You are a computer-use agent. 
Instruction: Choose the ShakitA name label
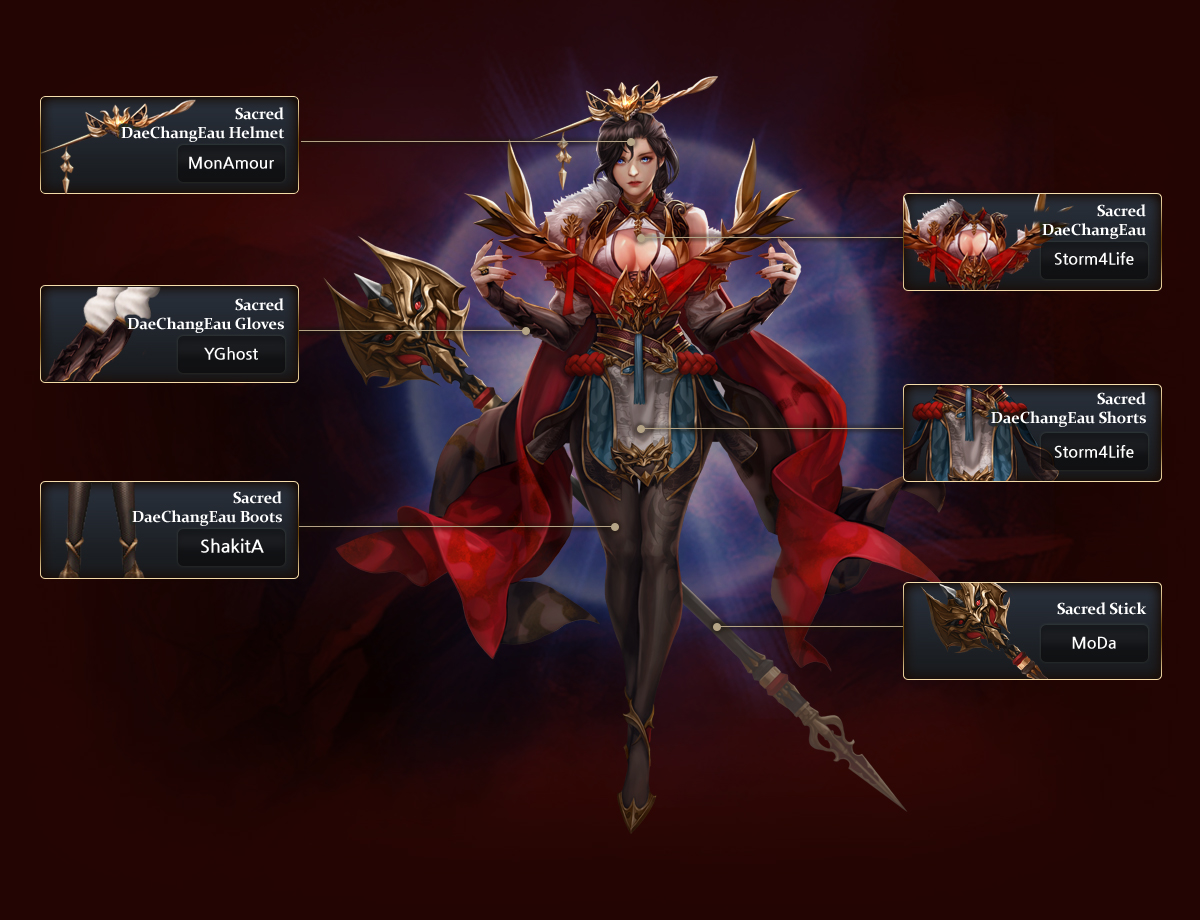(x=231, y=547)
